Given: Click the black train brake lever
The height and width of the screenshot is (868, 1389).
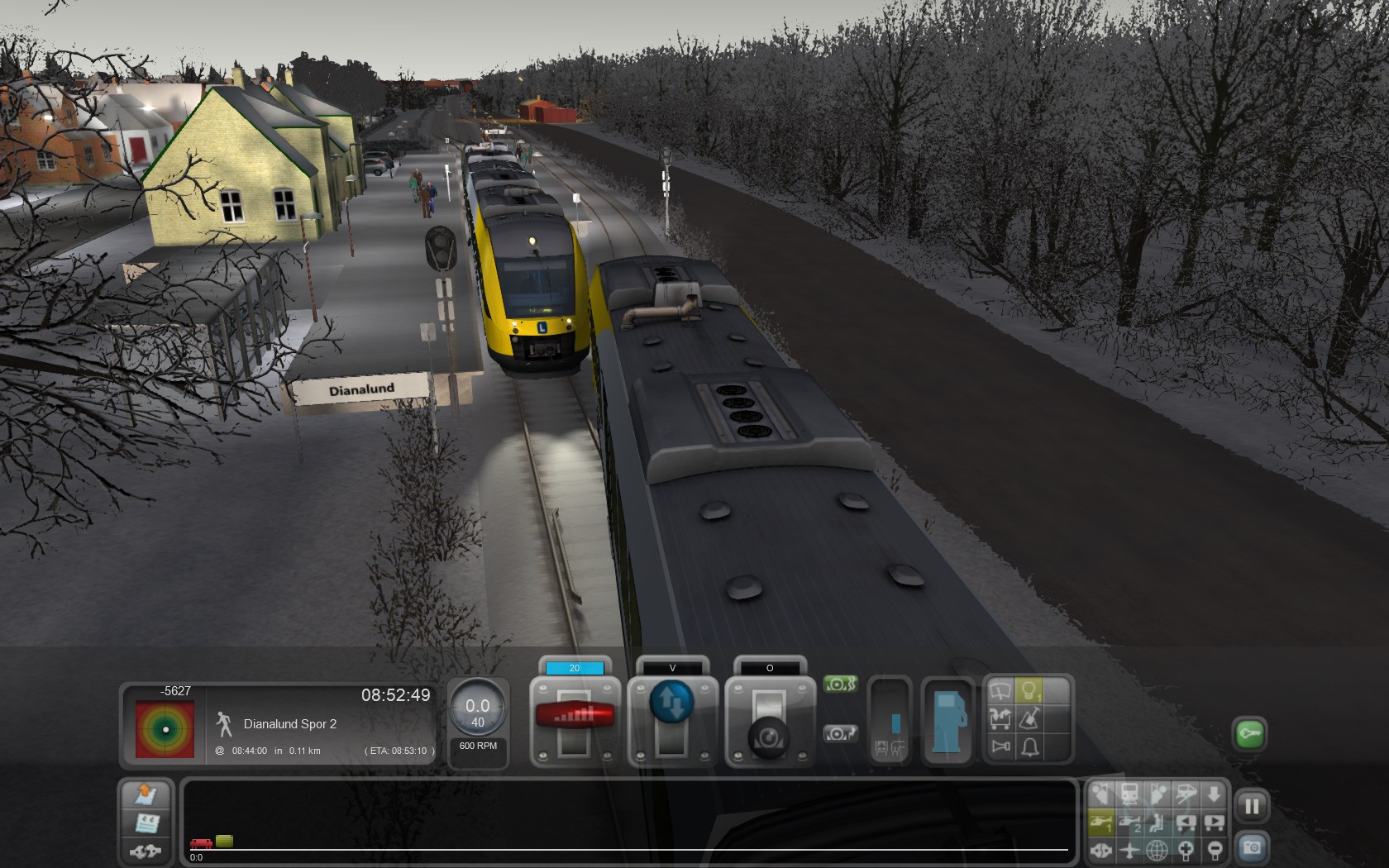Looking at the screenshot, I should [x=769, y=734].
